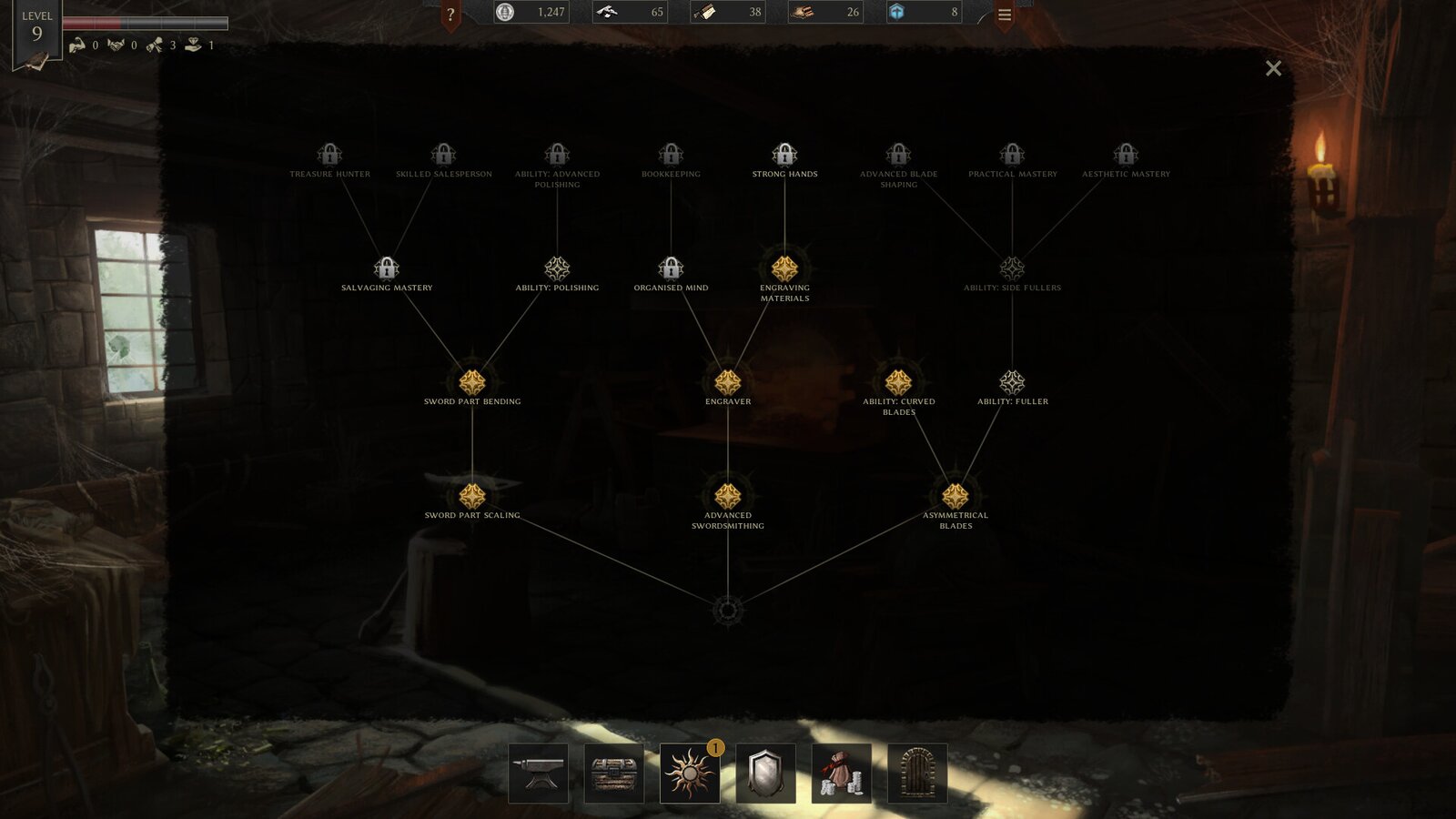Choose the Ability: Polishing node
The width and height of the screenshot is (1456, 819).
[557, 268]
